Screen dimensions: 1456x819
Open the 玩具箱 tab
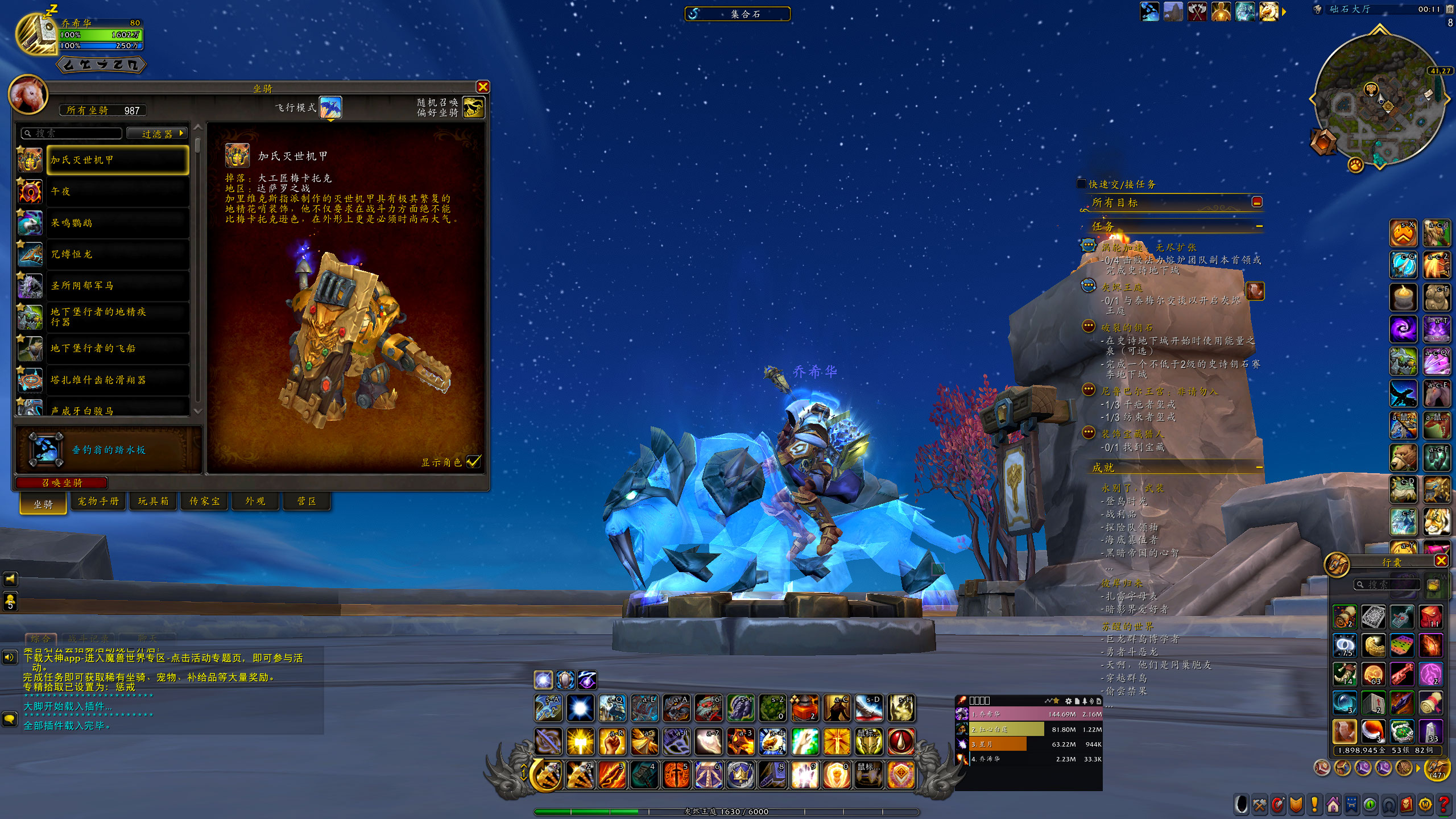[x=153, y=502]
